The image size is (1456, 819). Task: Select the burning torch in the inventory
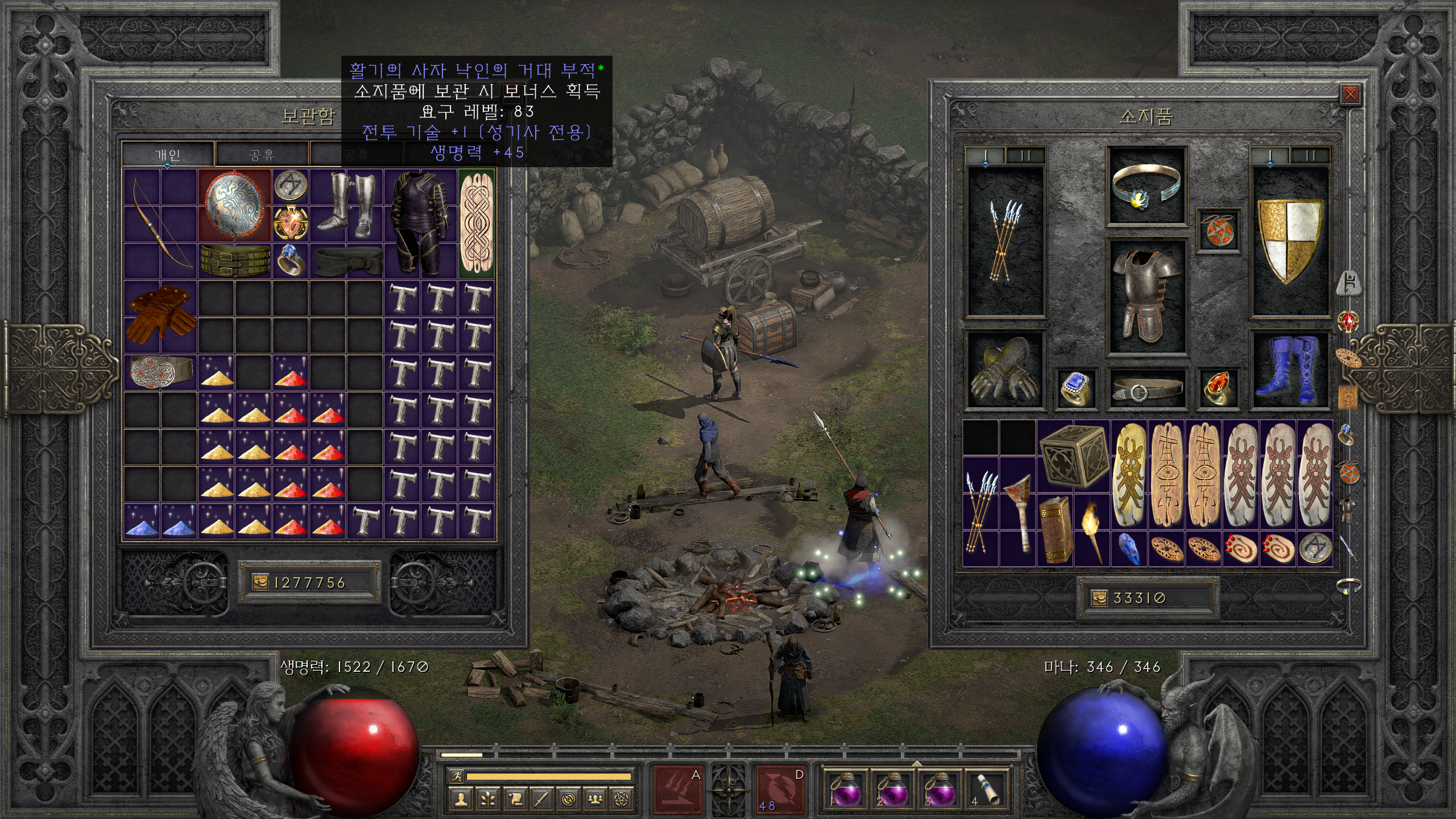coord(1092,530)
